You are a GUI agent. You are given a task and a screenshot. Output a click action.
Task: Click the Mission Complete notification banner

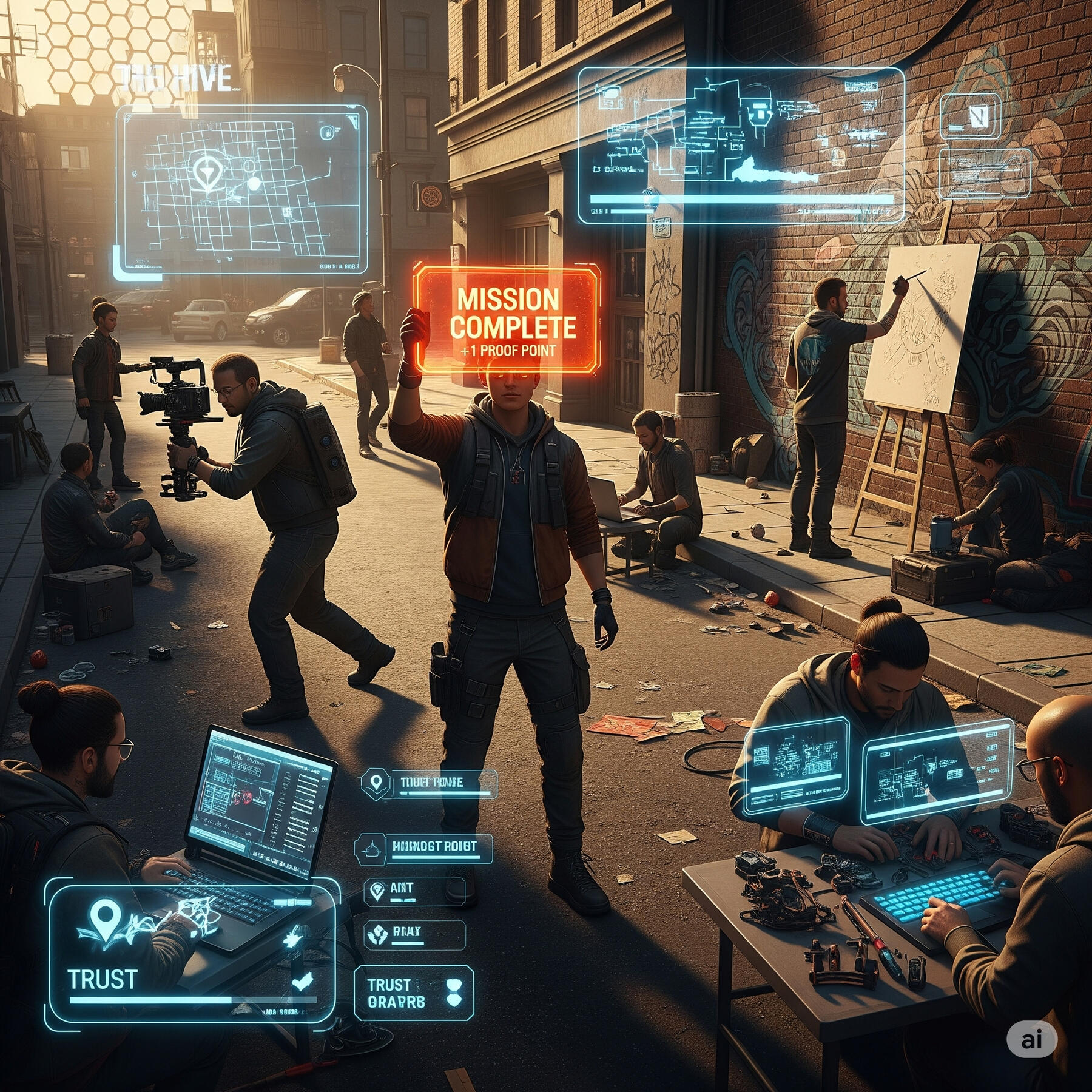(x=508, y=320)
